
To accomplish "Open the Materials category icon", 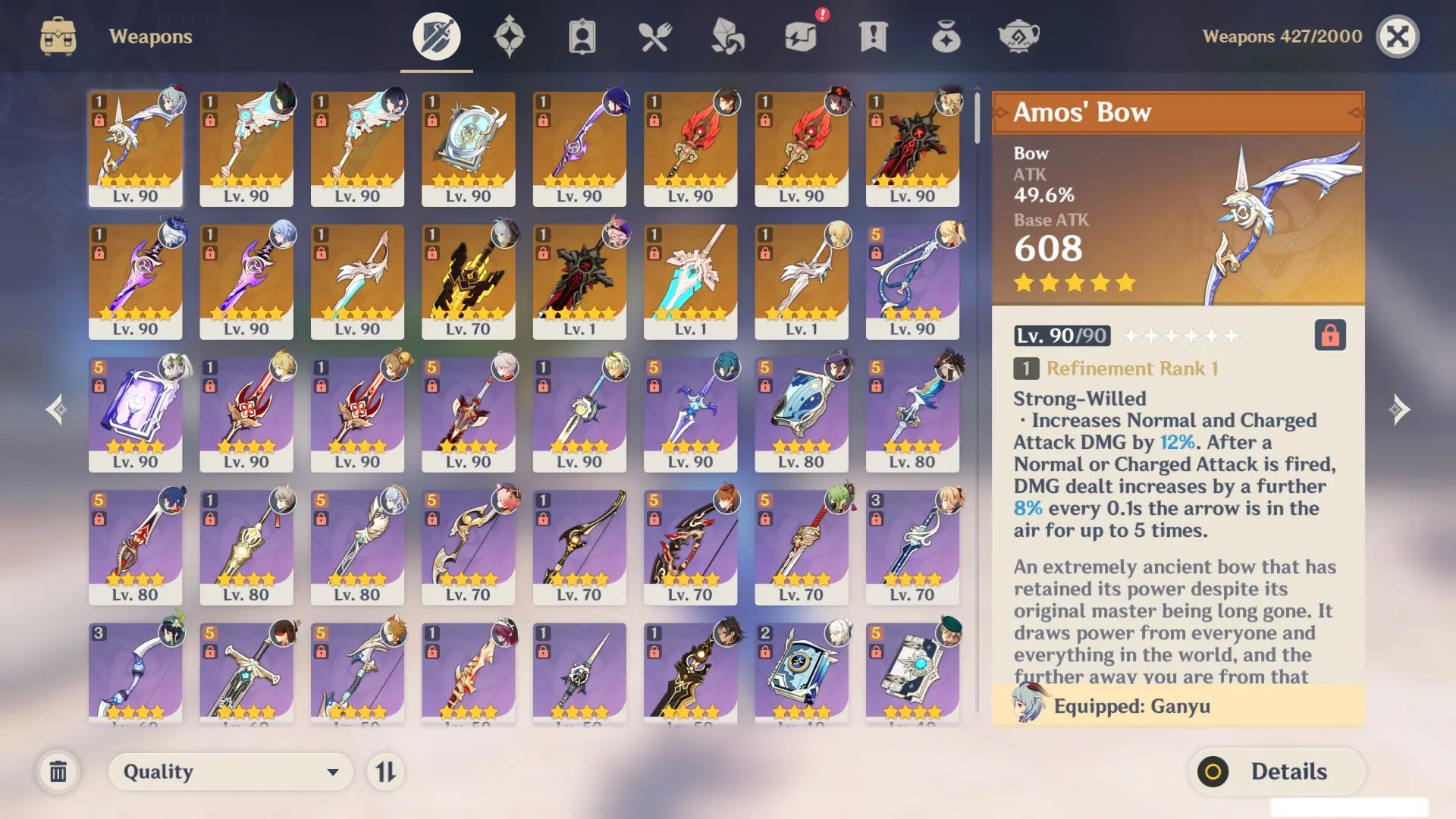I will pos(726,35).
